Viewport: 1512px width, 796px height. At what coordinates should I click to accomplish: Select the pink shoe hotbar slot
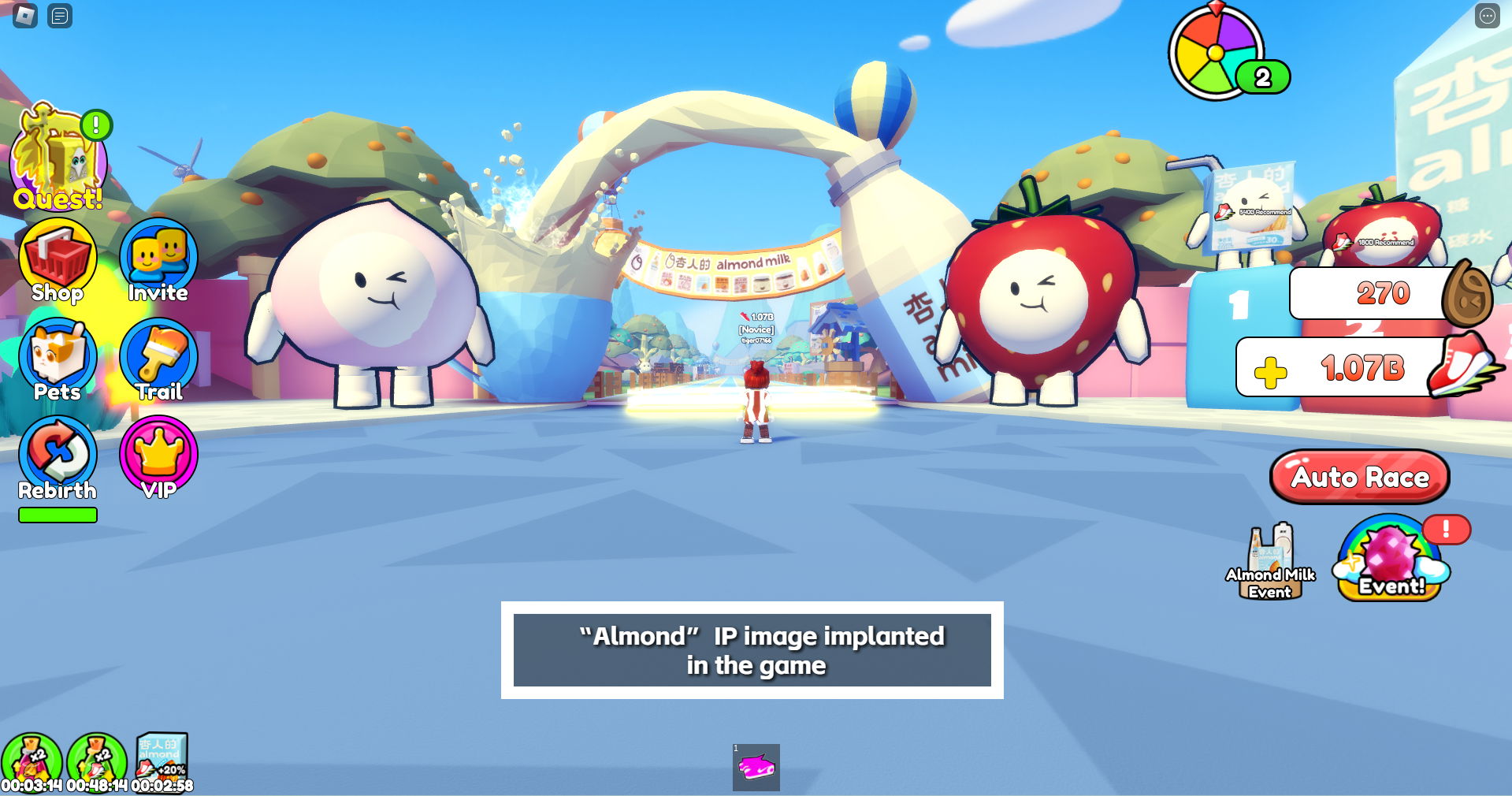(756, 767)
